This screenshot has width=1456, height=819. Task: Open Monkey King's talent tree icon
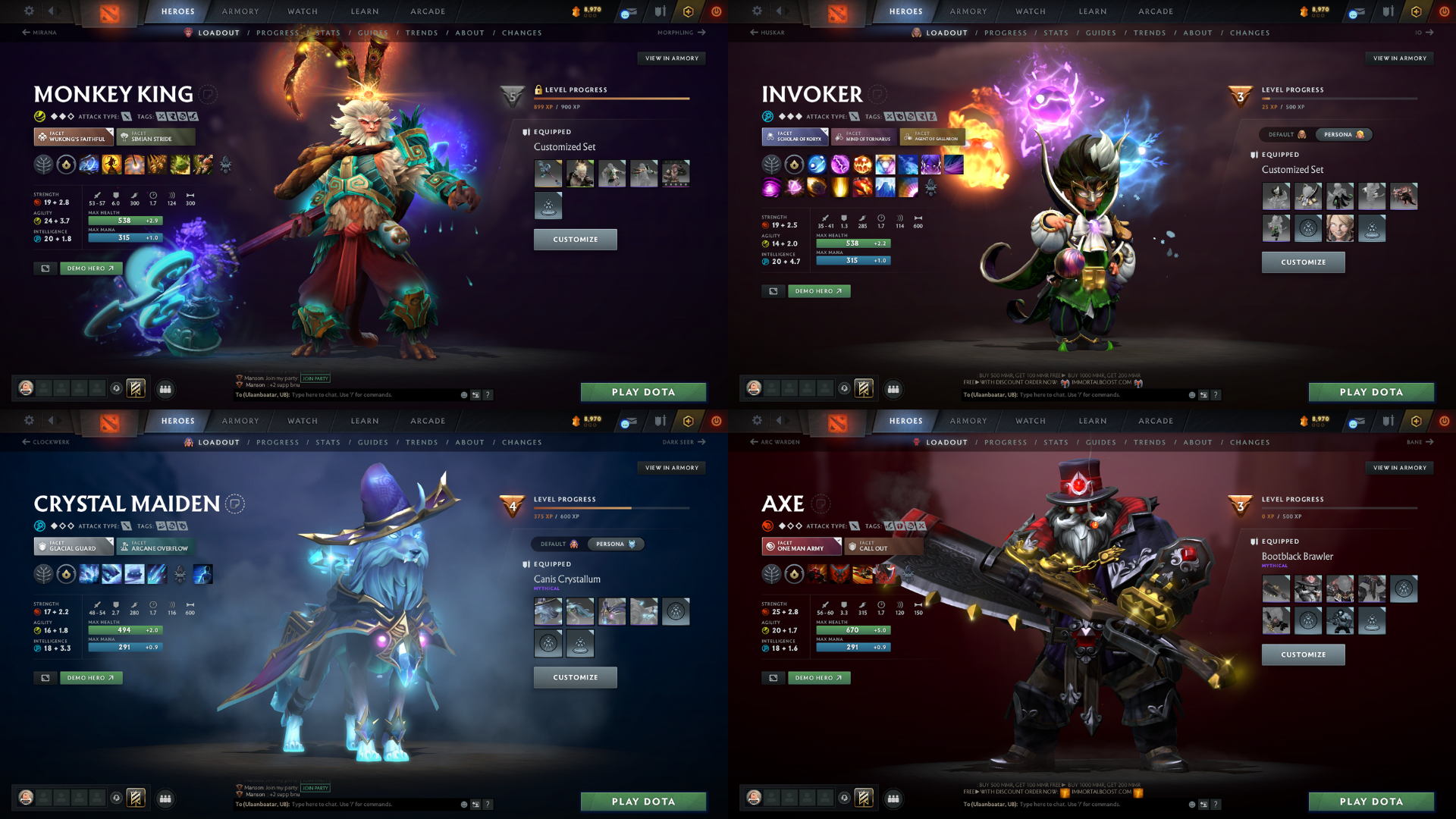44,165
